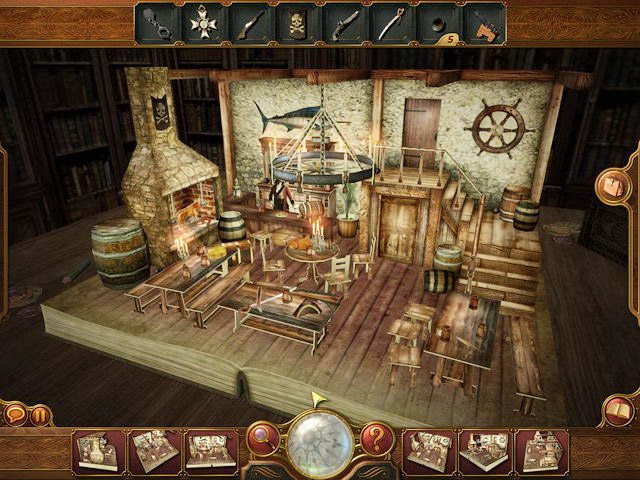Activate the magnifying glass tool
The image size is (640, 480).
tap(263, 436)
